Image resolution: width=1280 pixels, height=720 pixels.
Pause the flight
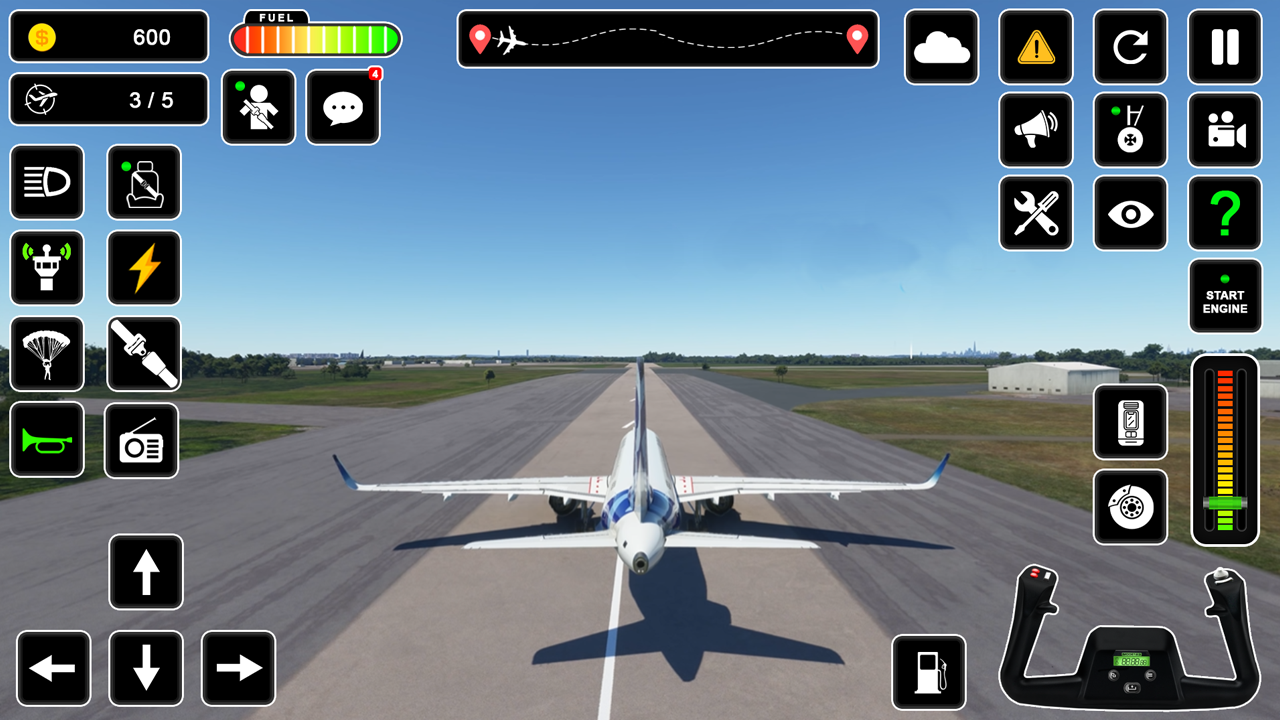(x=1225, y=48)
